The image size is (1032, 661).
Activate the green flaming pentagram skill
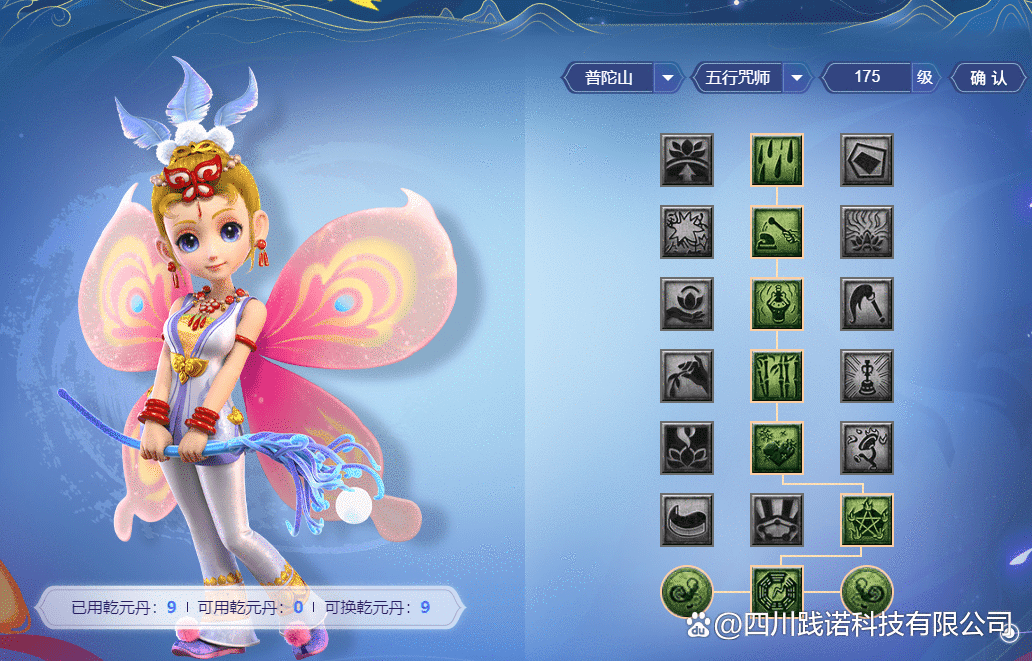(x=867, y=520)
